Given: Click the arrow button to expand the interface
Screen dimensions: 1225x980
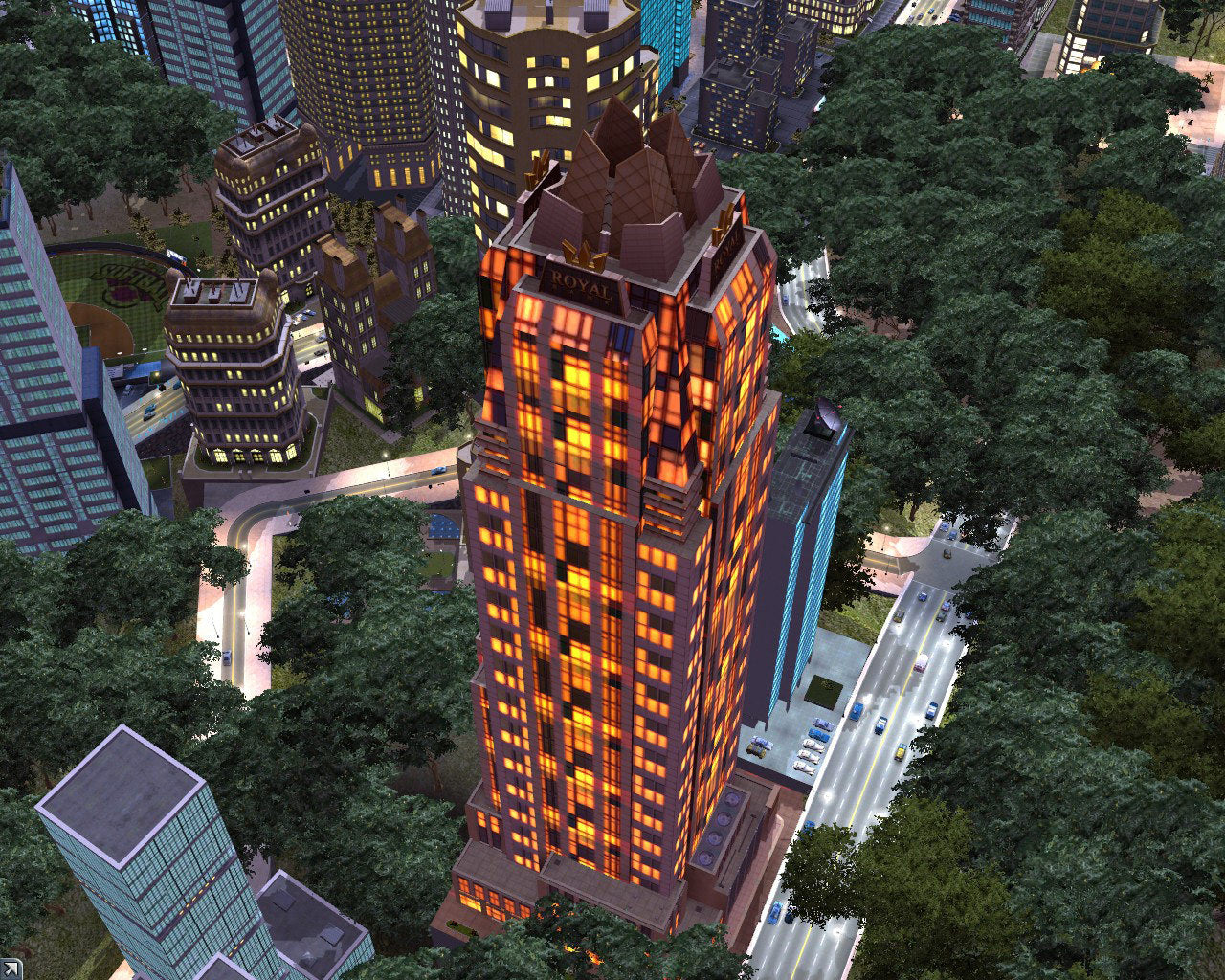Looking at the screenshot, I should tap(10, 969).
